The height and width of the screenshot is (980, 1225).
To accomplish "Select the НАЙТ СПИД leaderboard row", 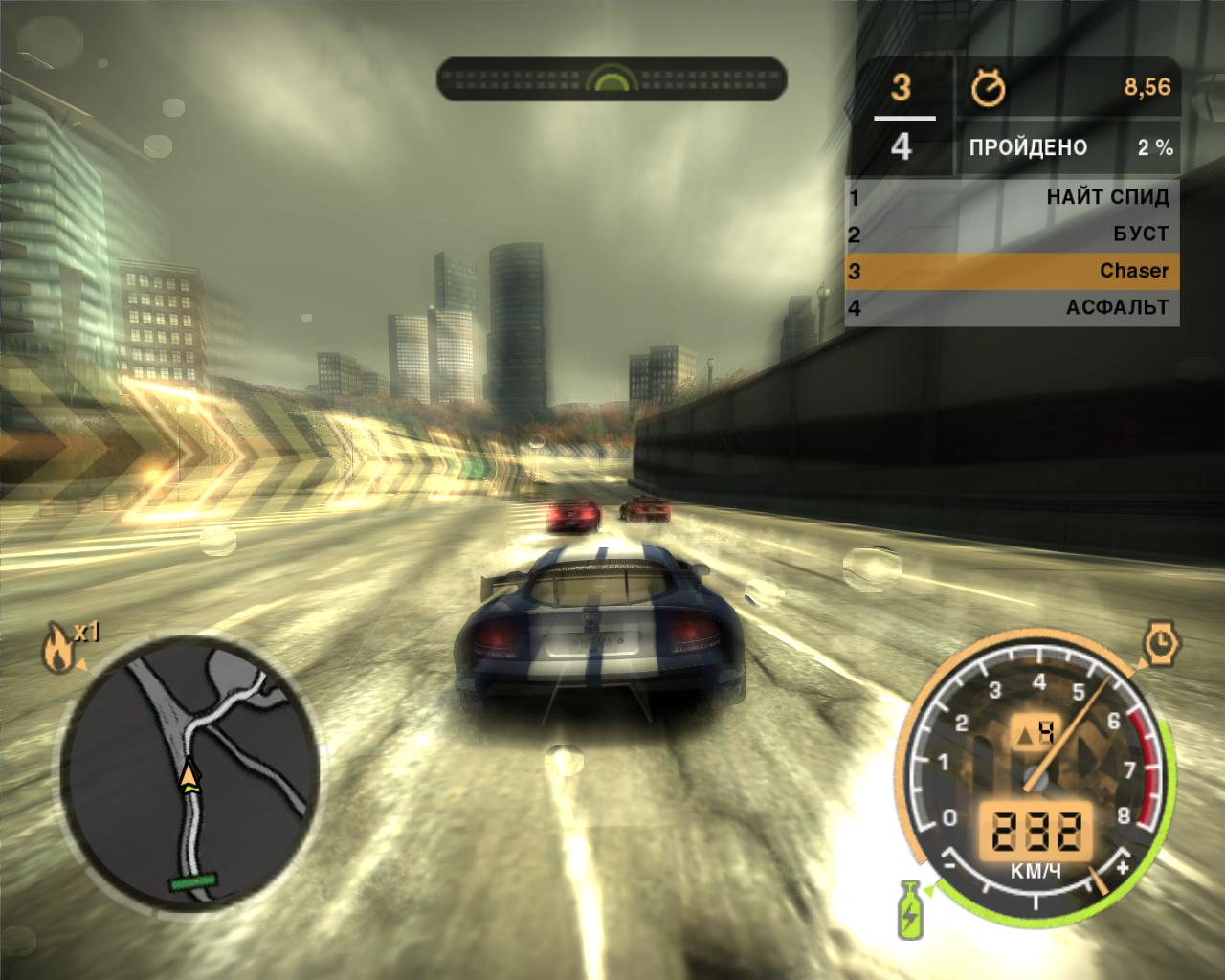I will point(1011,197).
